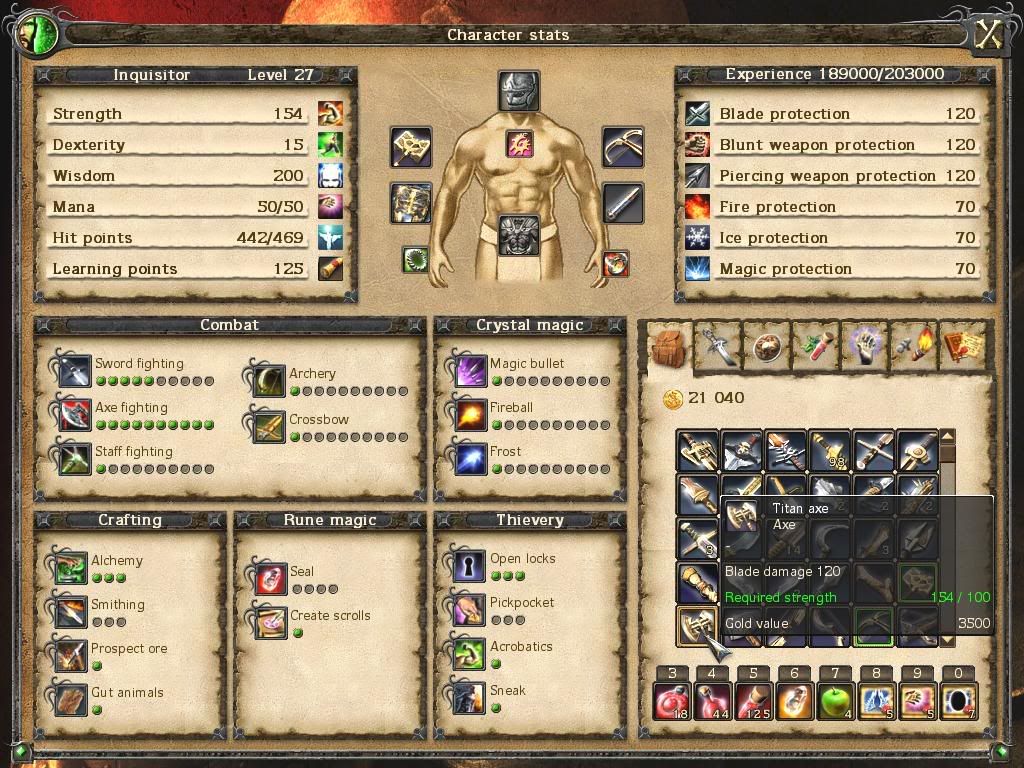
Task: Click the Alchemy crafting skill icon
Action: [x=72, y=568]
